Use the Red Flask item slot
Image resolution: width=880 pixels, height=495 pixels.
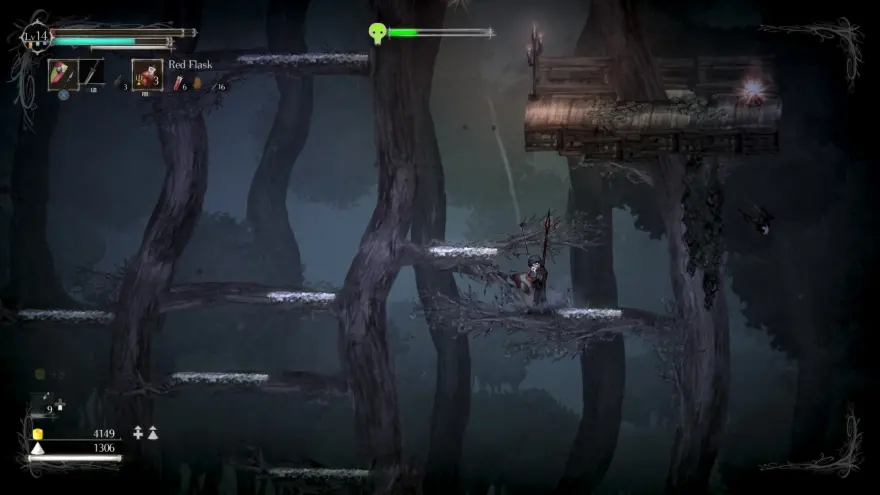(x=147, y=74)
